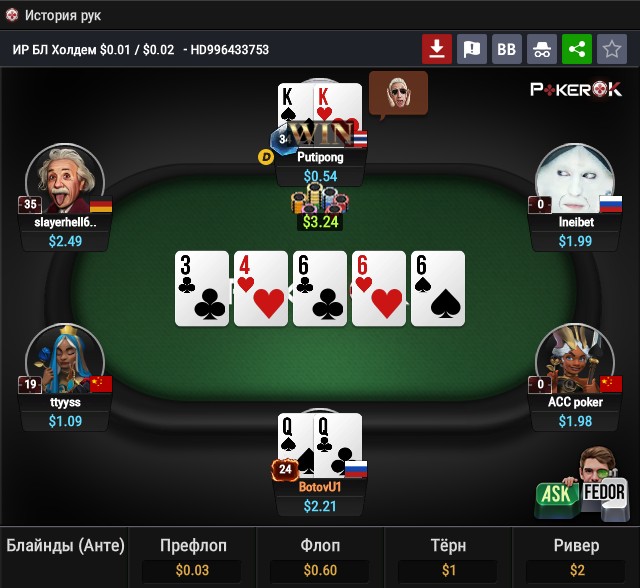This screenshot has width=640, height=588.
Task: Click Putipong's player name plate
Action: coord(321,158)
